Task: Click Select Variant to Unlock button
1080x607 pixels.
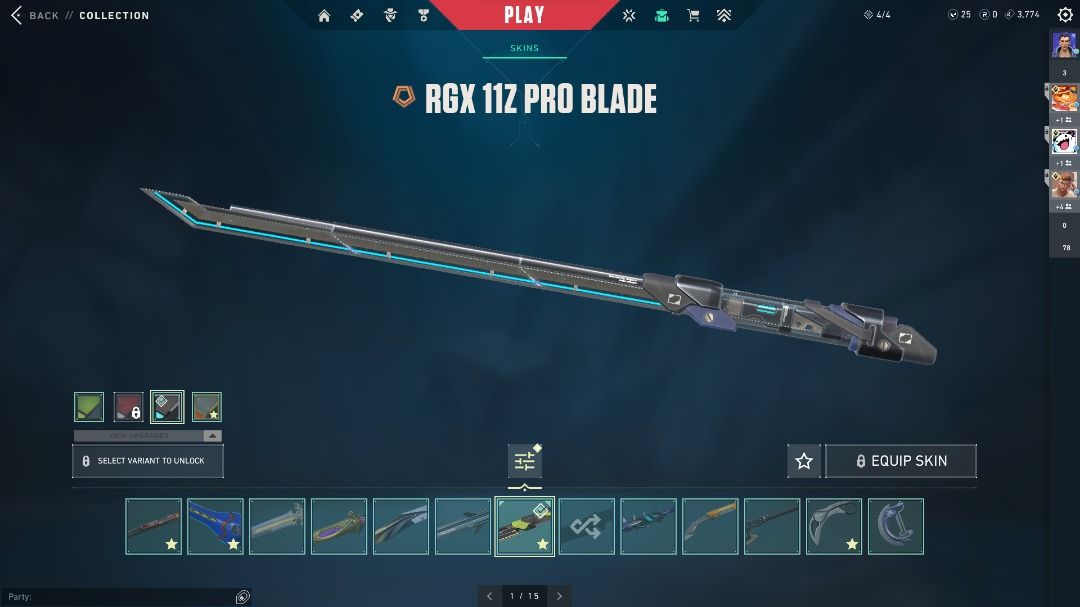Action: (148, 461)
